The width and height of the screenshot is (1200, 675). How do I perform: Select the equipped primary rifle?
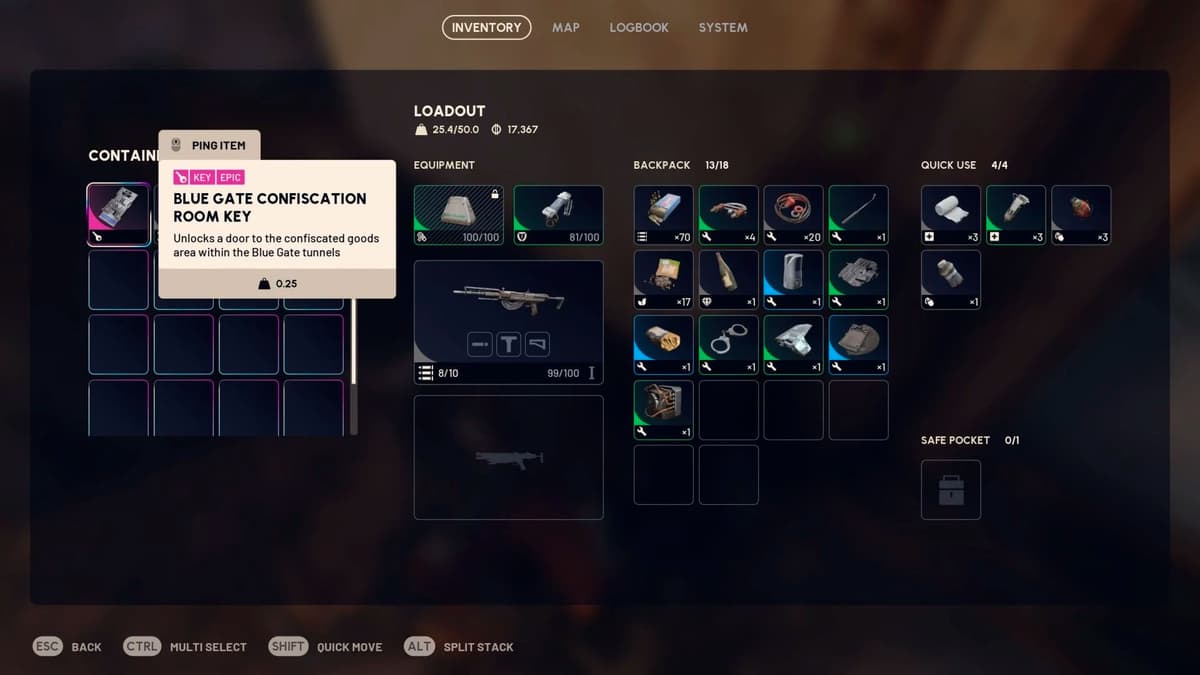pos(508,298)
